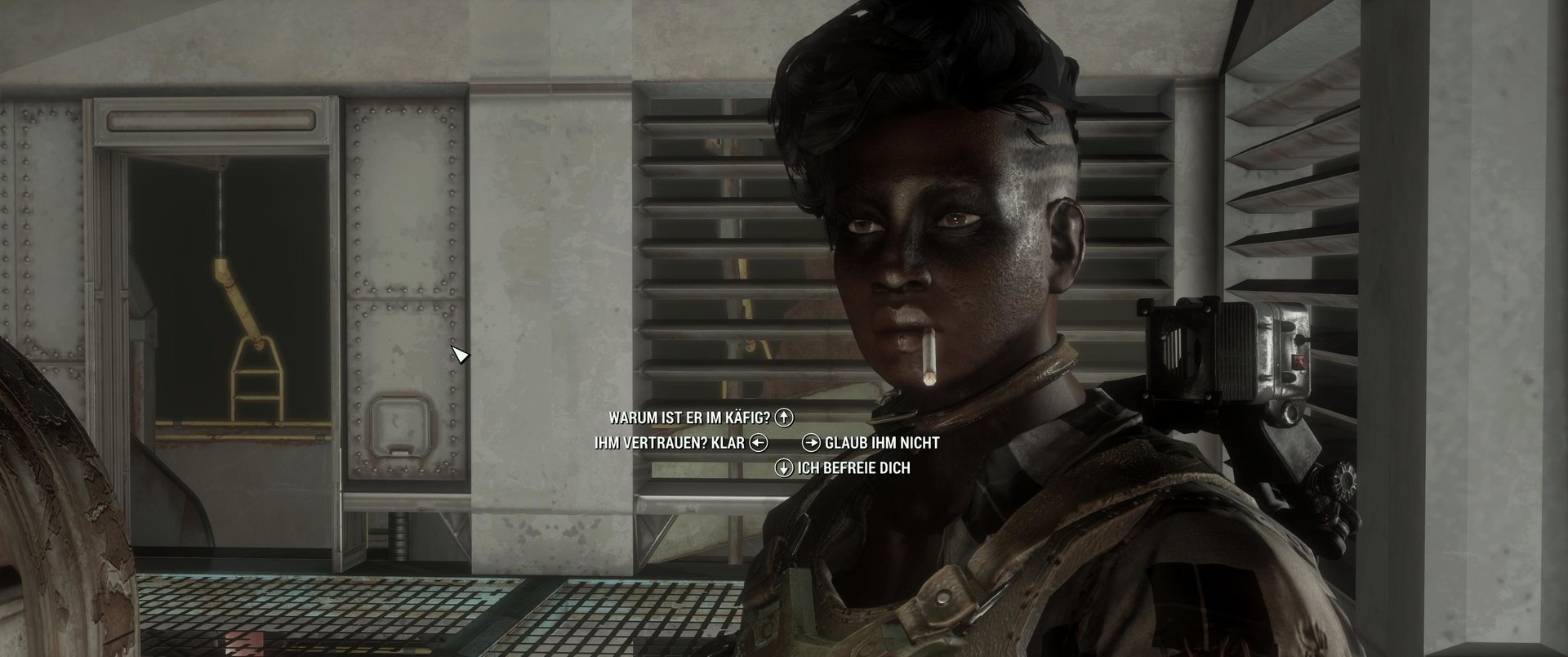Click the right-arrow icon before "Glaub ihm nicht"
This screenshot has height=657, width=1568.
pyautogui.click(x=811, y=444)
